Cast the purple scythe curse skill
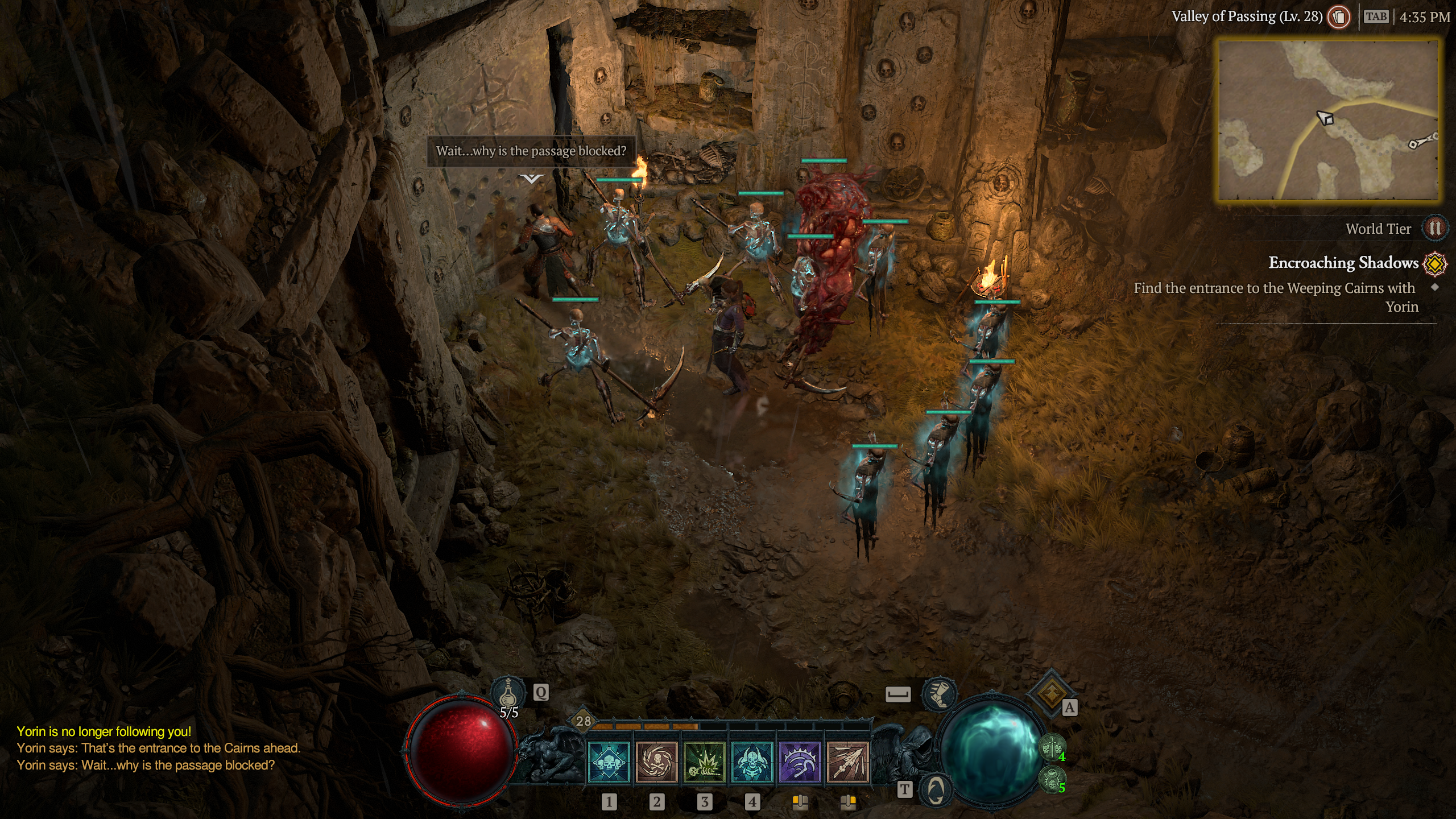1456x819 pixels. click(800, 763)
